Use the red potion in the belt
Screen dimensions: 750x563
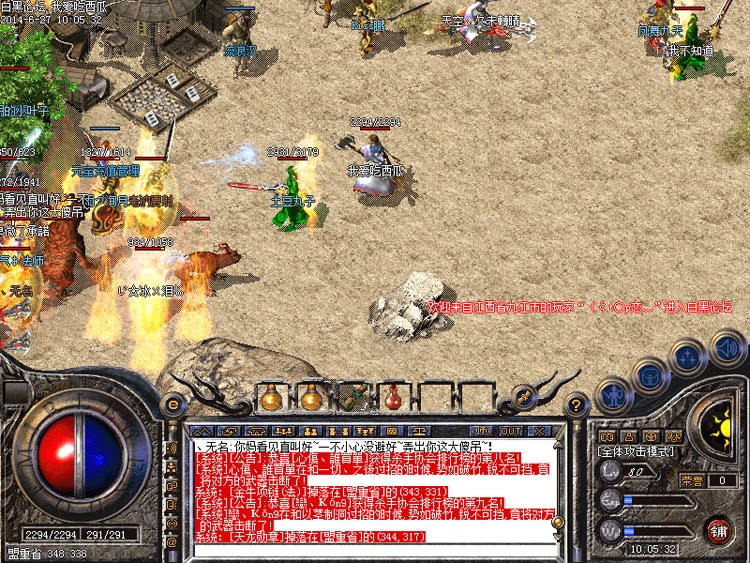[393, 397]
